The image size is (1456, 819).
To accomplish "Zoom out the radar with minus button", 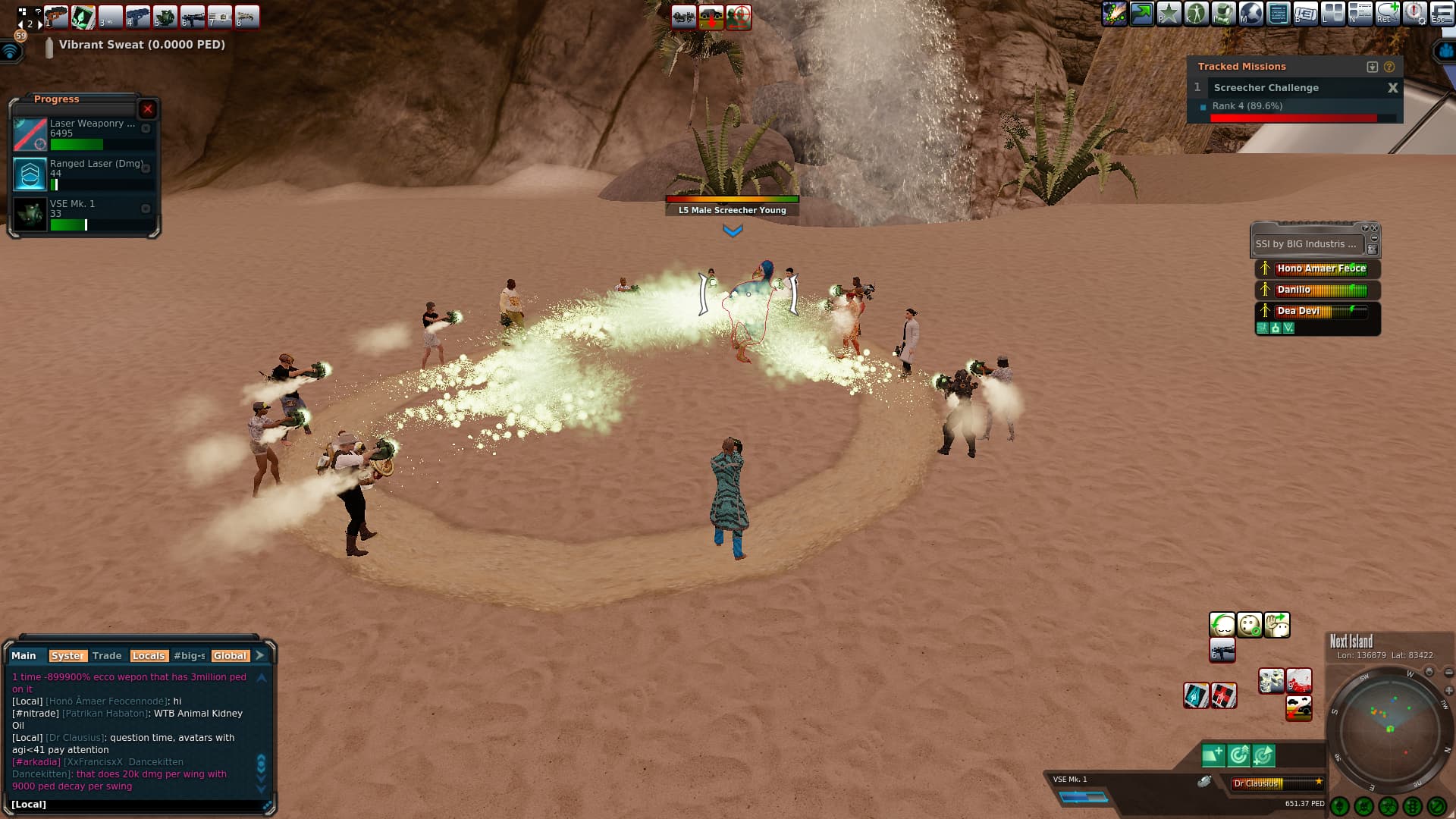I will (x=1449, y=673).
